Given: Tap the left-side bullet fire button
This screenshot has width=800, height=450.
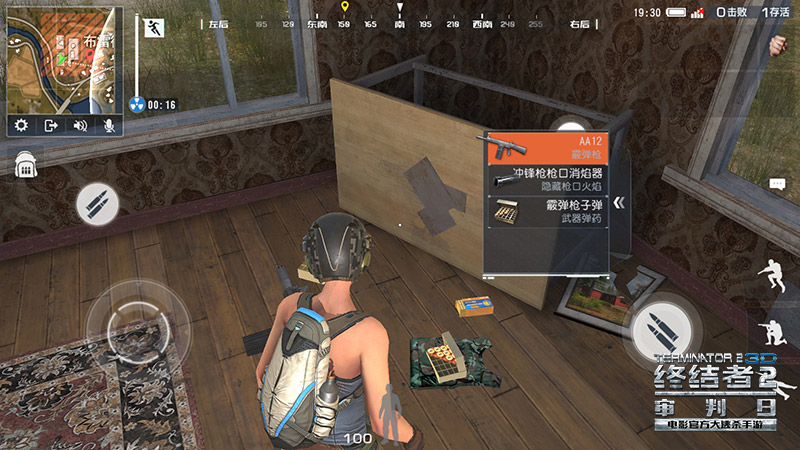Looking at the screenshot, I should (x=97, y=204).
